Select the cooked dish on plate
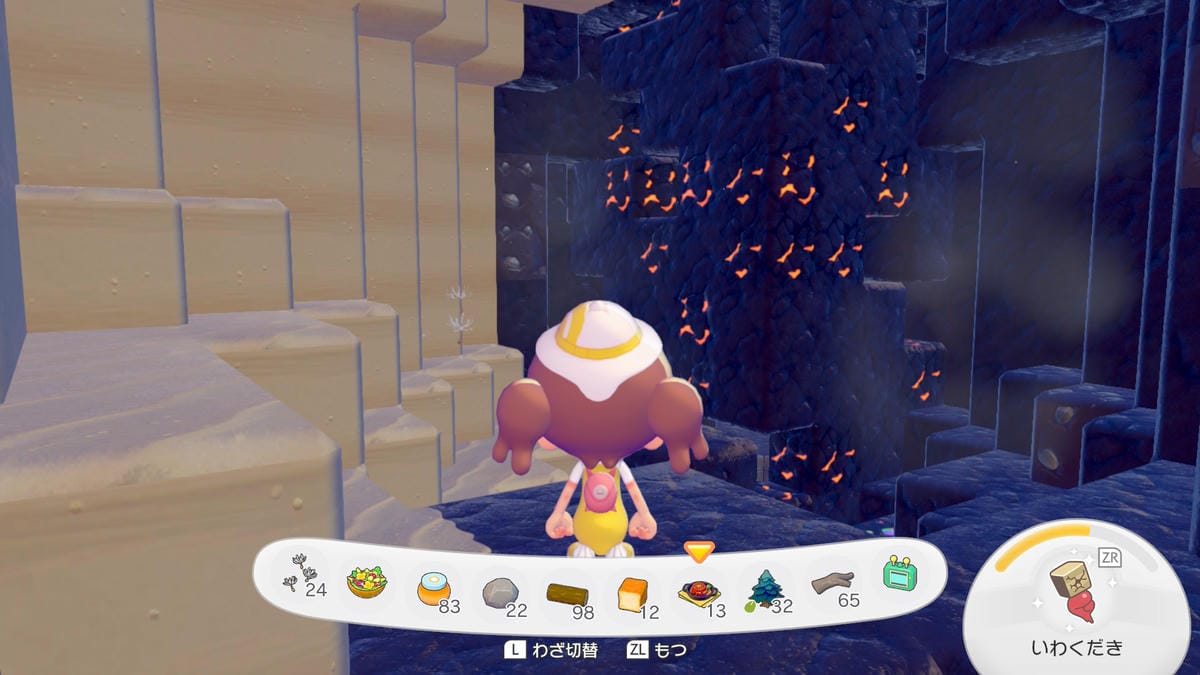This screenshot has width=1200, height=675. click(698, 593)
